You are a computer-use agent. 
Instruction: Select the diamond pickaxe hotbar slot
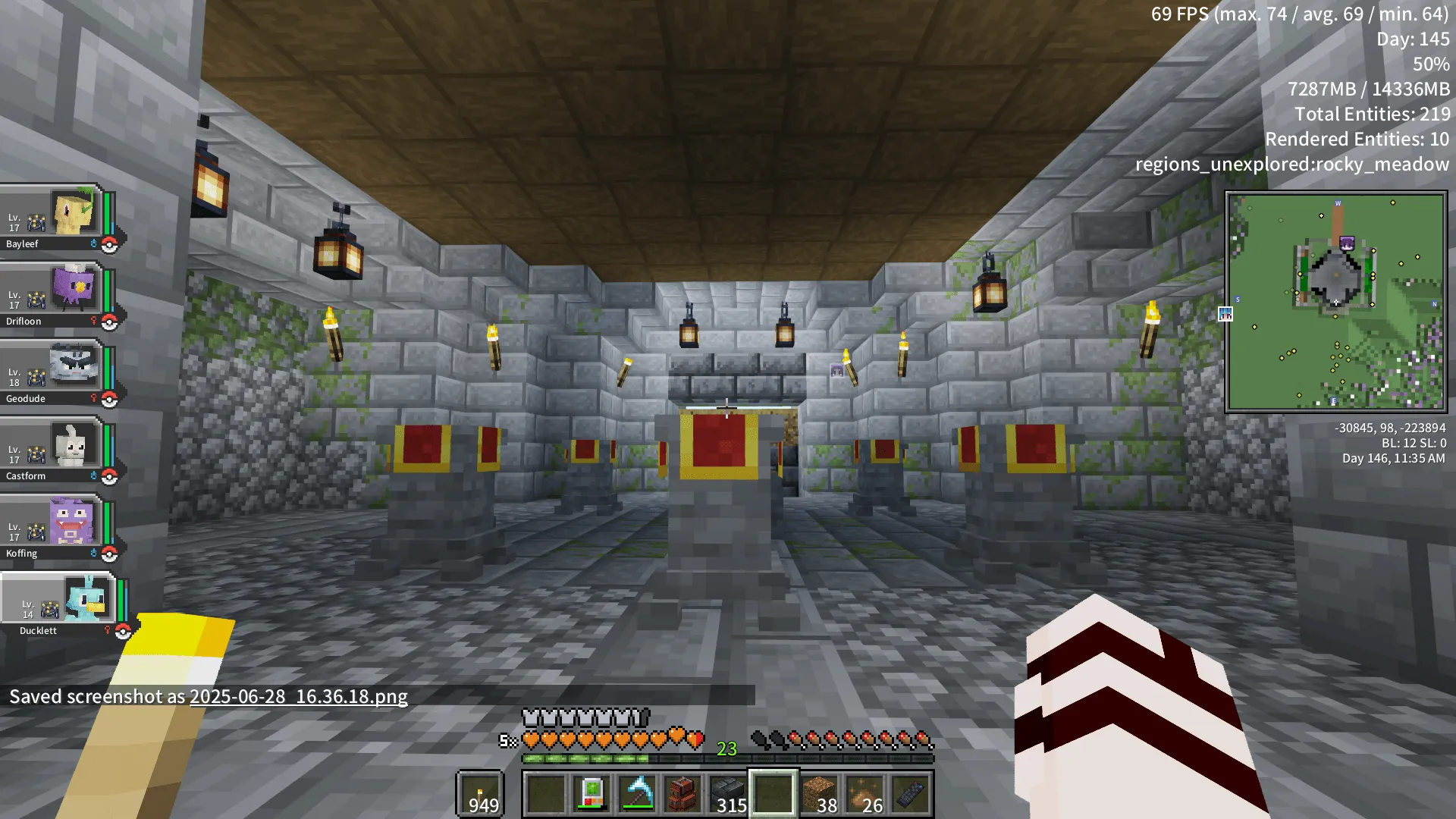coord(635,794)
